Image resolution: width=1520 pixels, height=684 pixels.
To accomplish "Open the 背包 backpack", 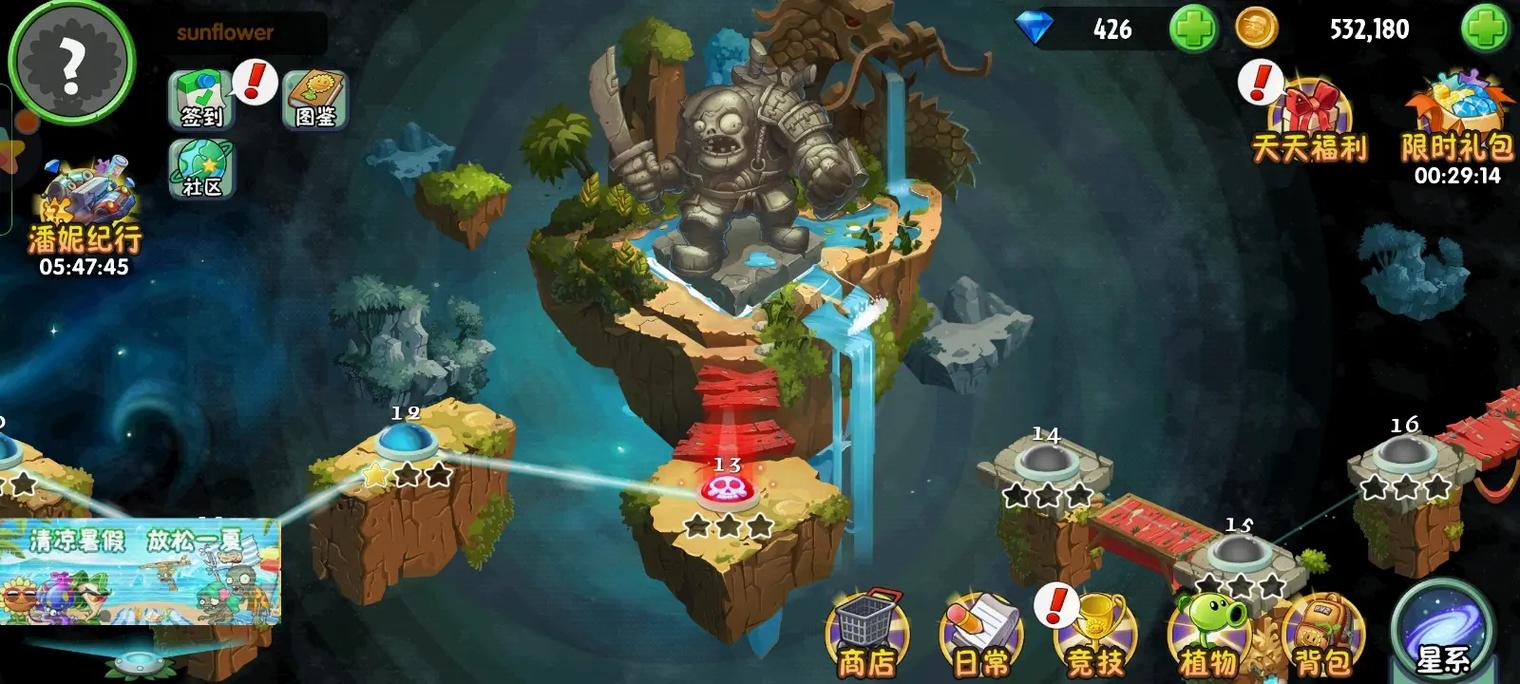I will click(1323, 632).
